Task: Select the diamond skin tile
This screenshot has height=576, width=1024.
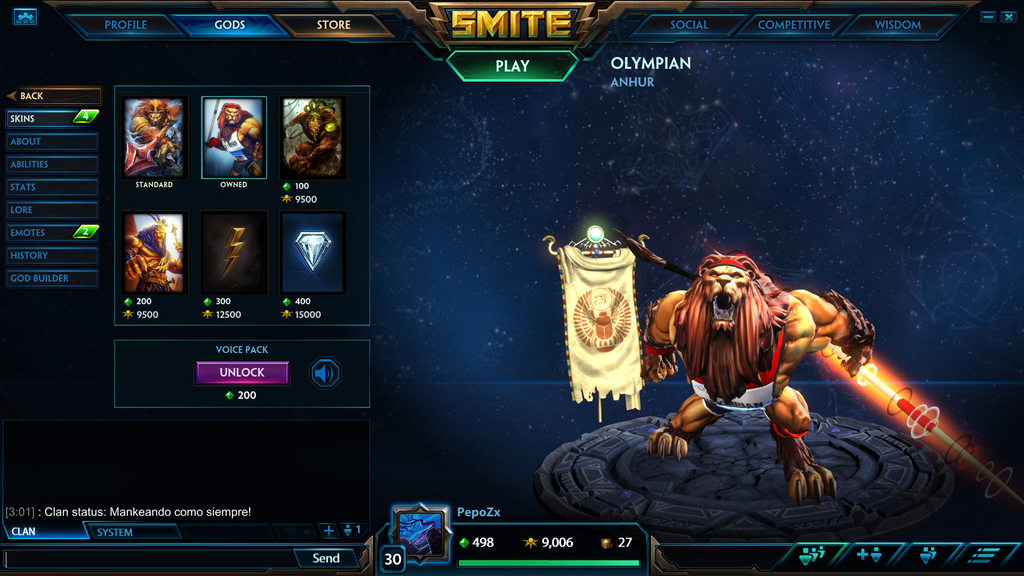Action: (313, 252)
